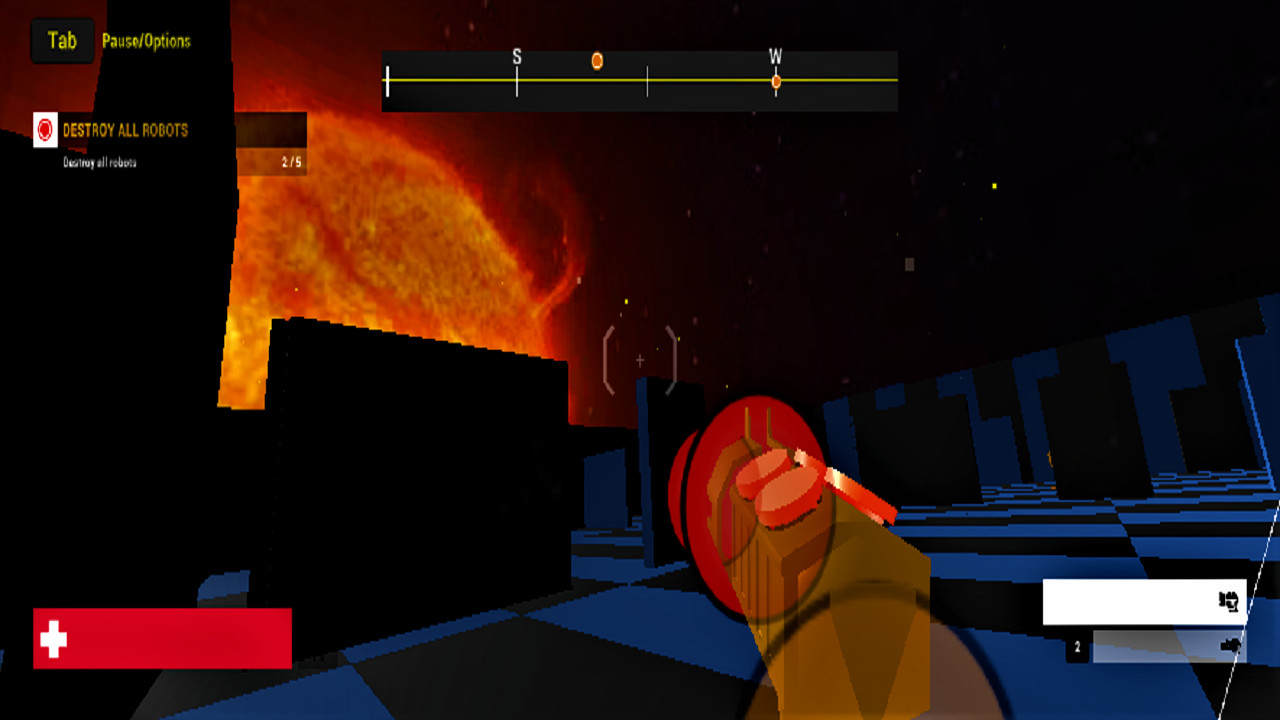Viewport: 1280px width, 720px height.
Task: Open Pause/Options menu
Action: coord(146,42)
